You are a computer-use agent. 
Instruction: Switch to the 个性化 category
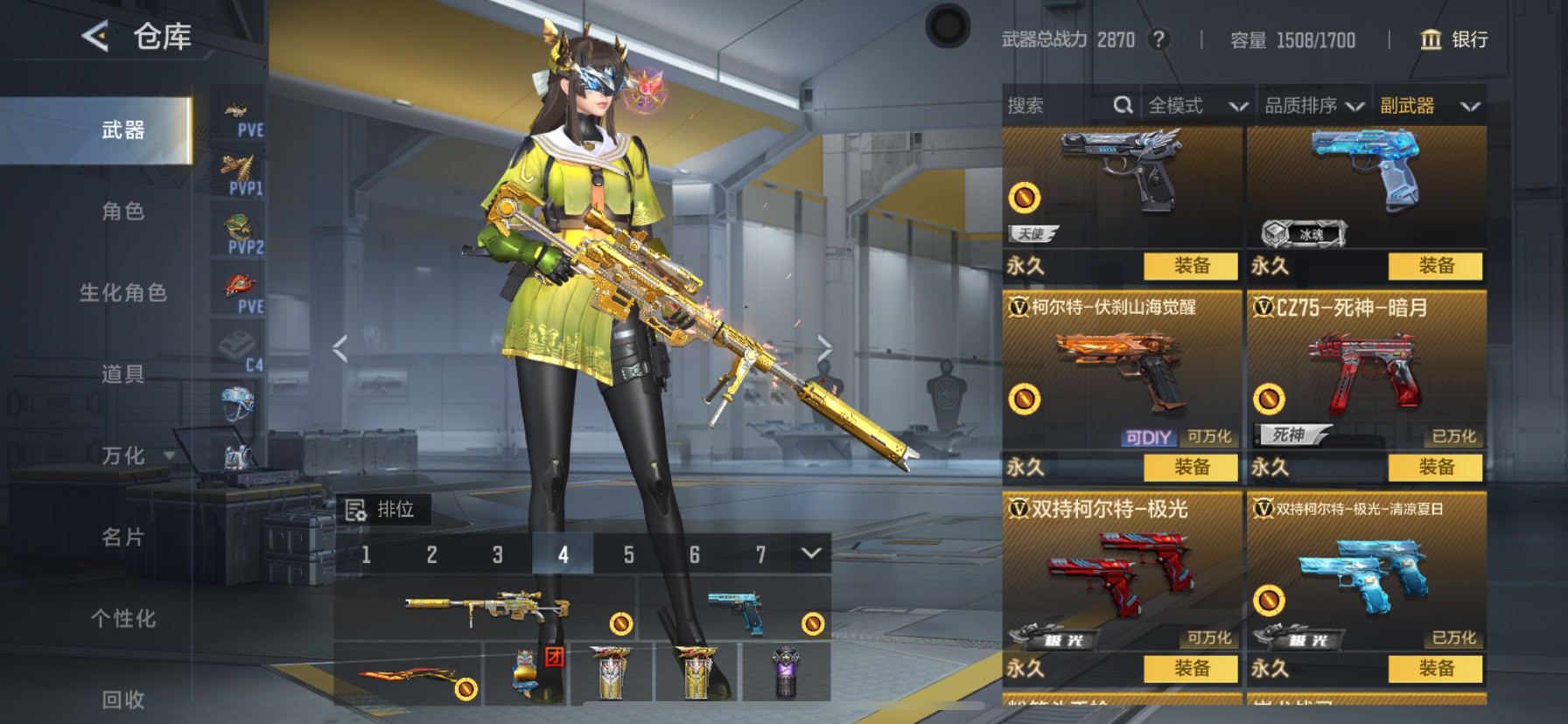coord(122,618)
